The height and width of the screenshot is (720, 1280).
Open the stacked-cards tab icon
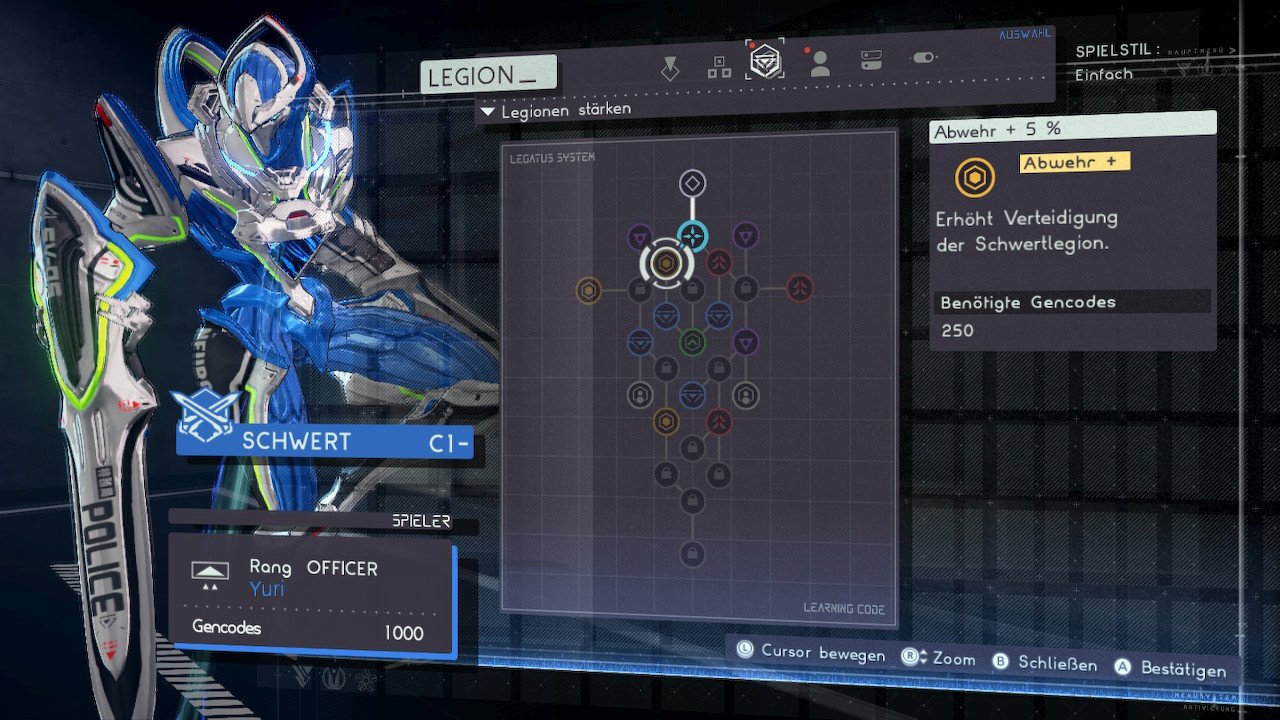[x=871, y=61]
